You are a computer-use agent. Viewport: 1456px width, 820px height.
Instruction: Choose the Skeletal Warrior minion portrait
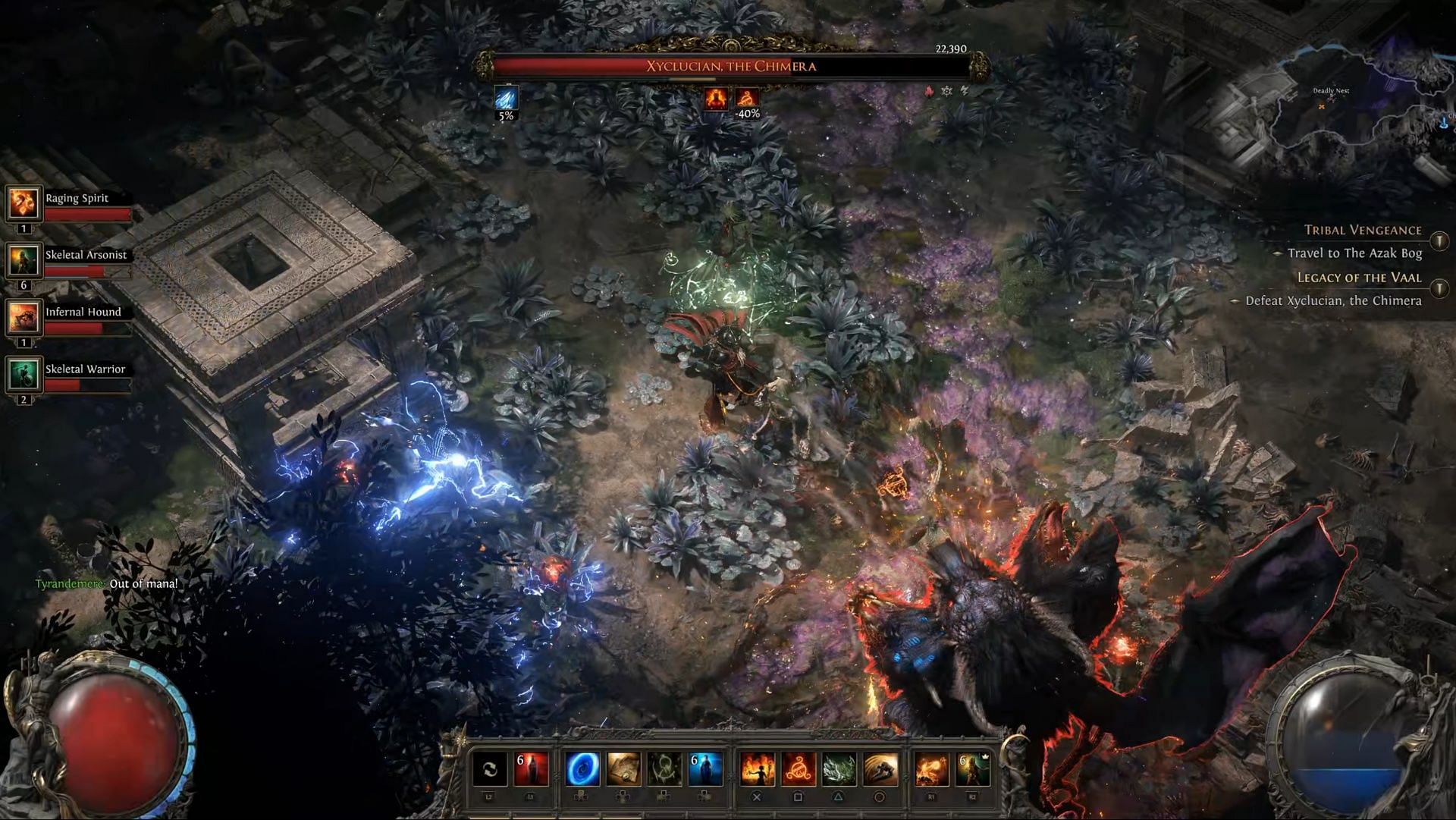[24, 374]
